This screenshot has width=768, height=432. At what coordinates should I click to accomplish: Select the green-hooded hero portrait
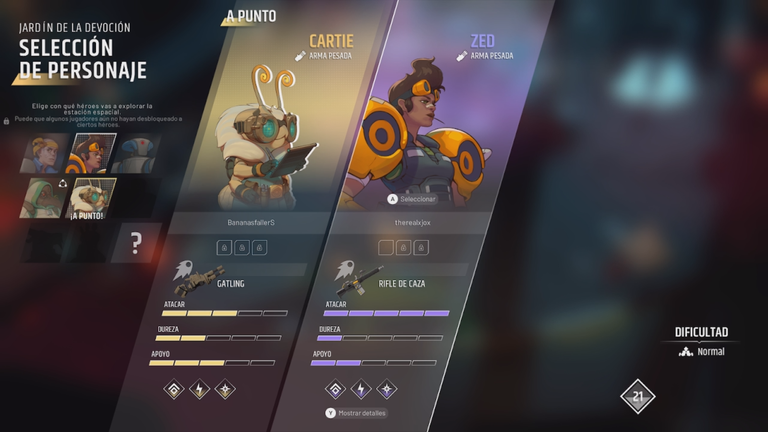42,198
